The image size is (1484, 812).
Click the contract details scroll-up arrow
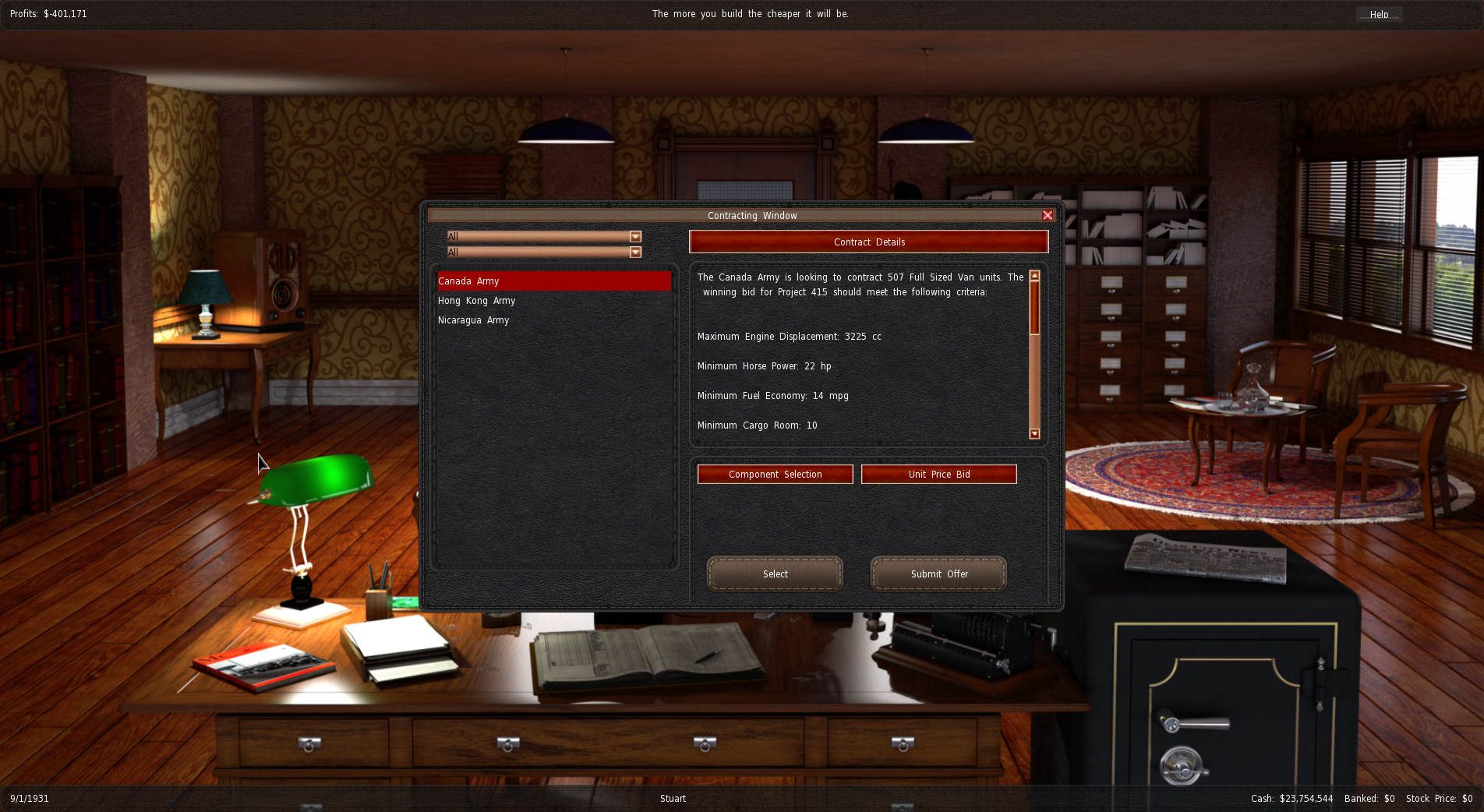(x=1034, y=276)
